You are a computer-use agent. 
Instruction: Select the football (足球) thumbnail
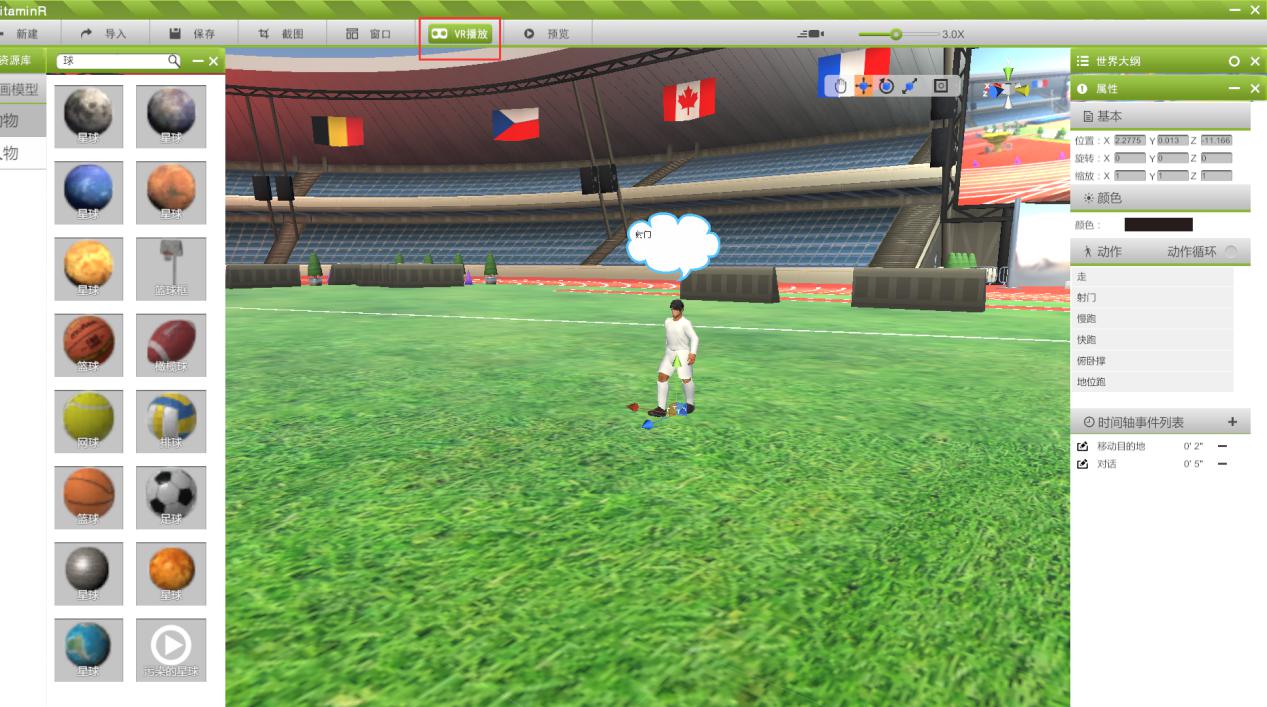pos(171,497)
